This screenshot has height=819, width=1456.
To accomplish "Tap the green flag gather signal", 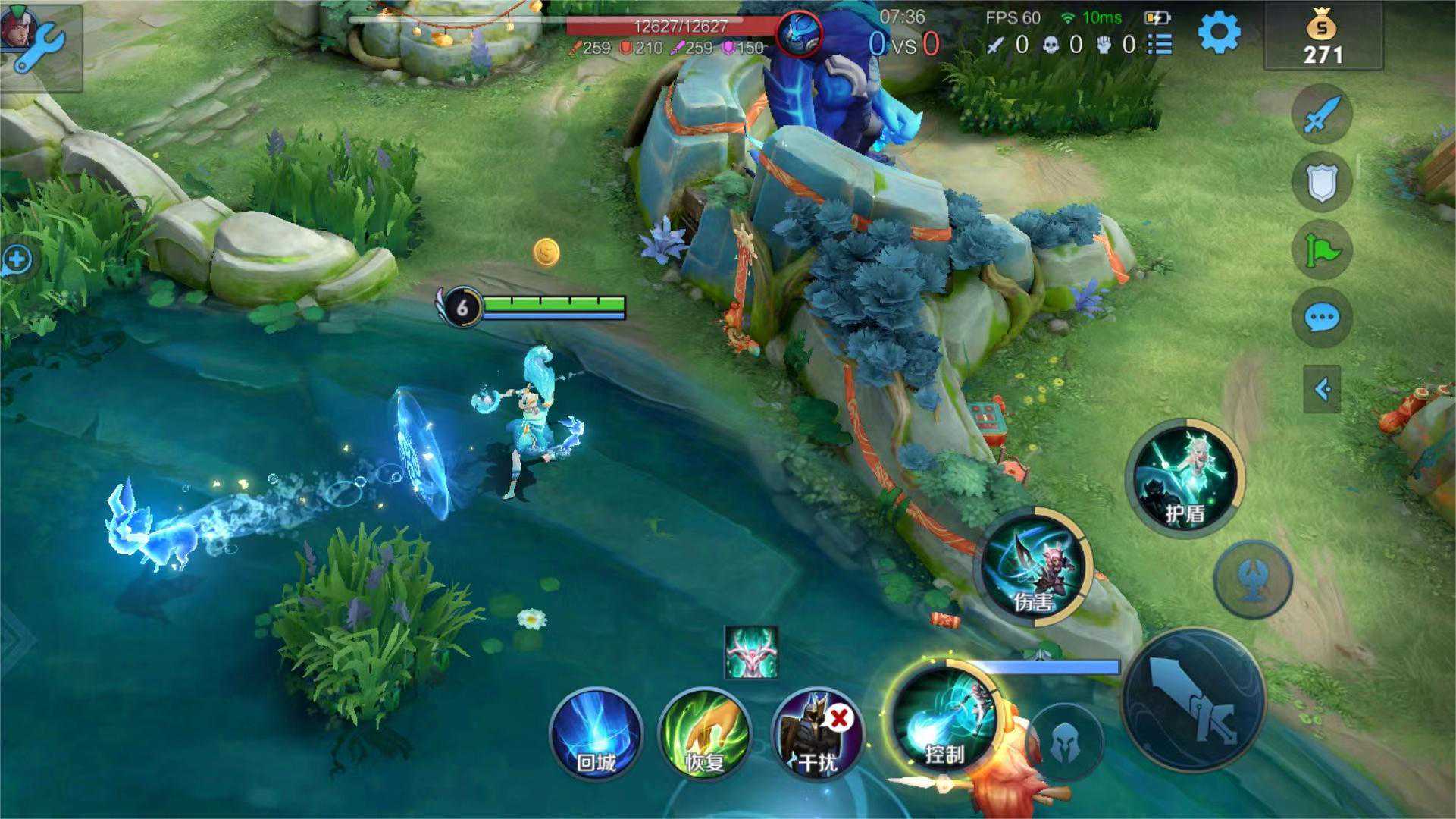I will [x=1322, y=249].
